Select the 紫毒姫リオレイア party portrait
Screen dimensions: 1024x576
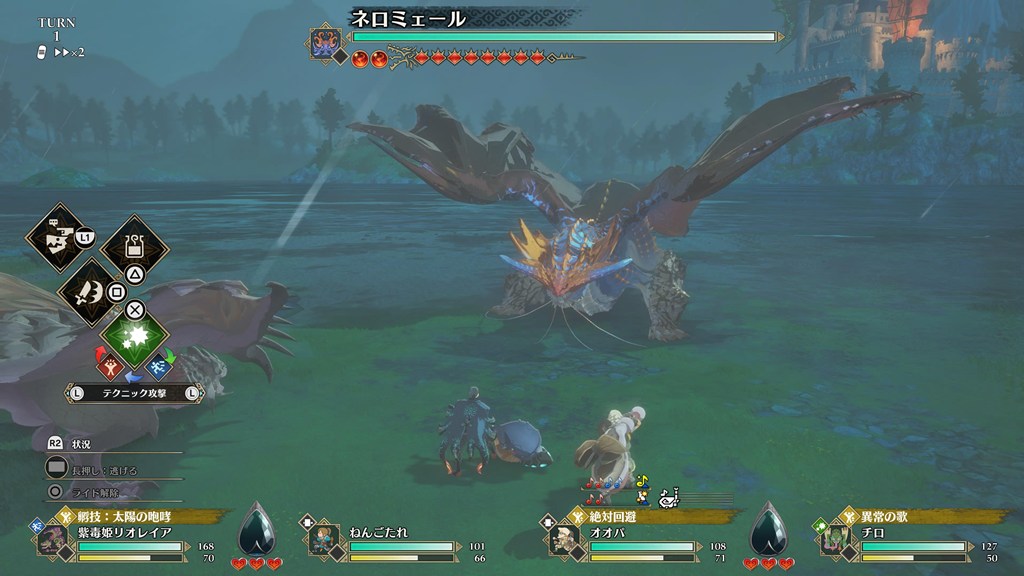pos(52,539)
